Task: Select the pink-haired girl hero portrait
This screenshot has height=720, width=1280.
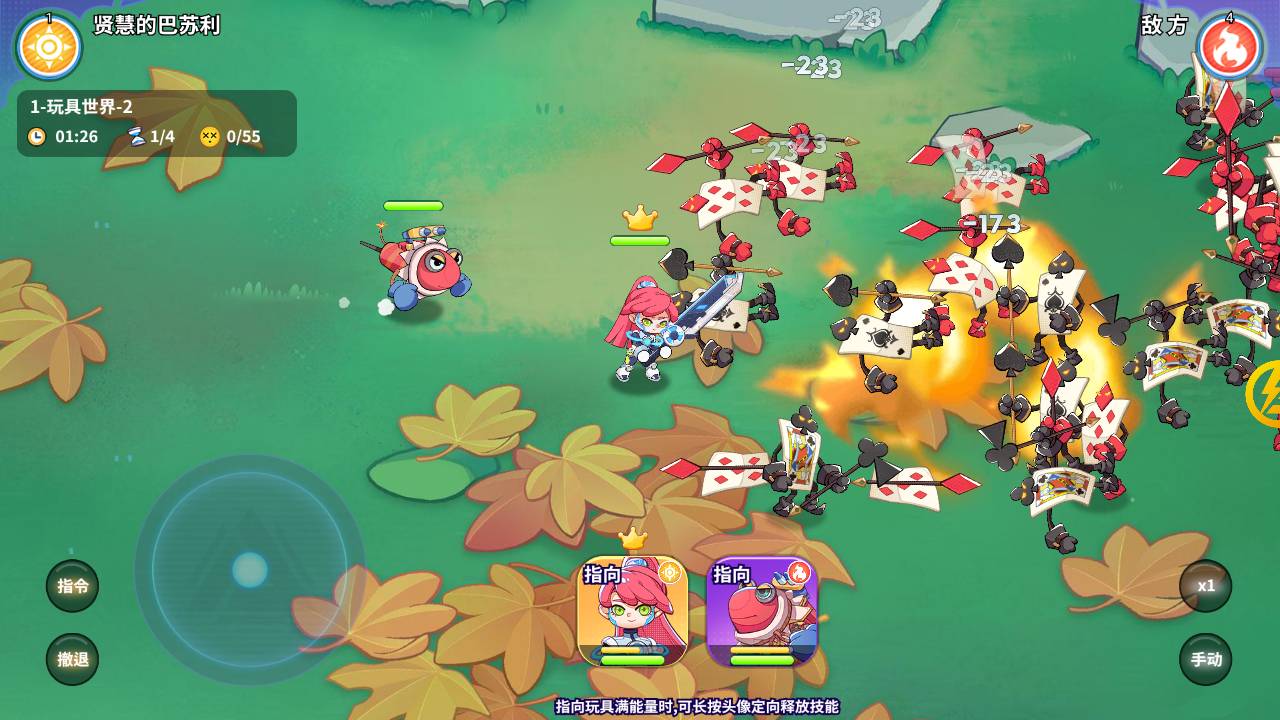Action: pos(632,611)
